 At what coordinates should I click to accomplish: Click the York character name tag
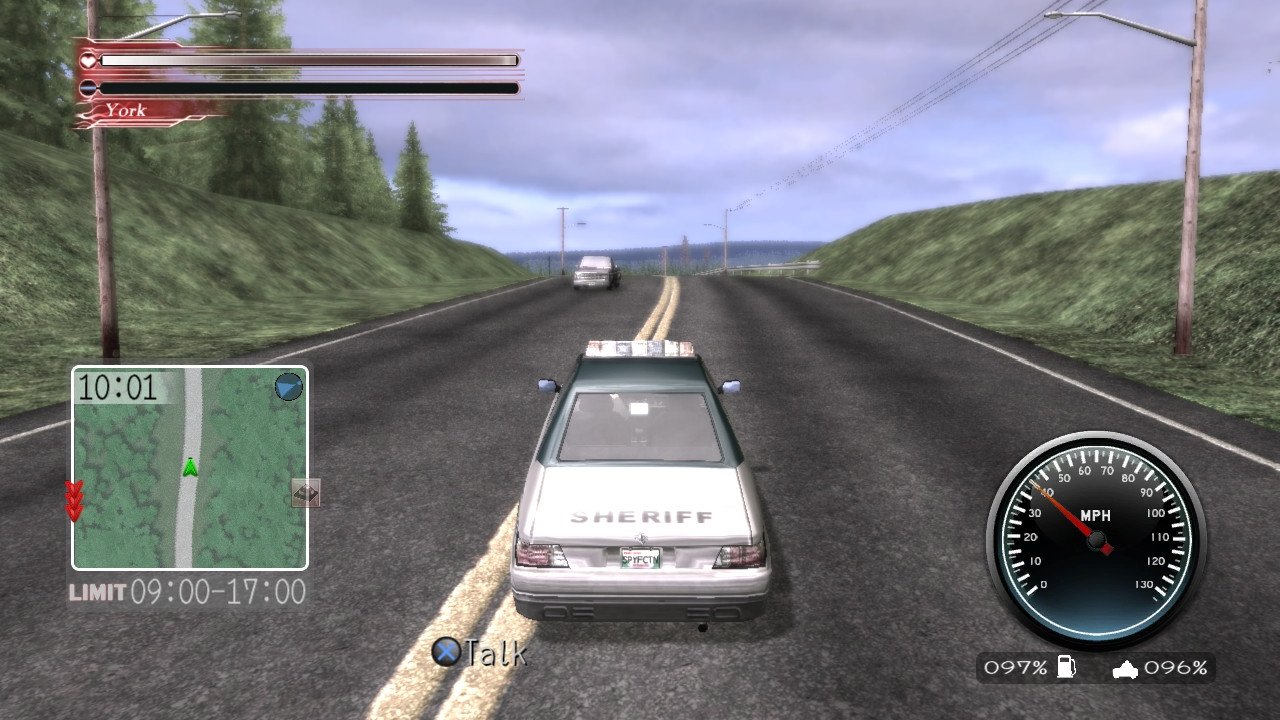tap(125, 110)
